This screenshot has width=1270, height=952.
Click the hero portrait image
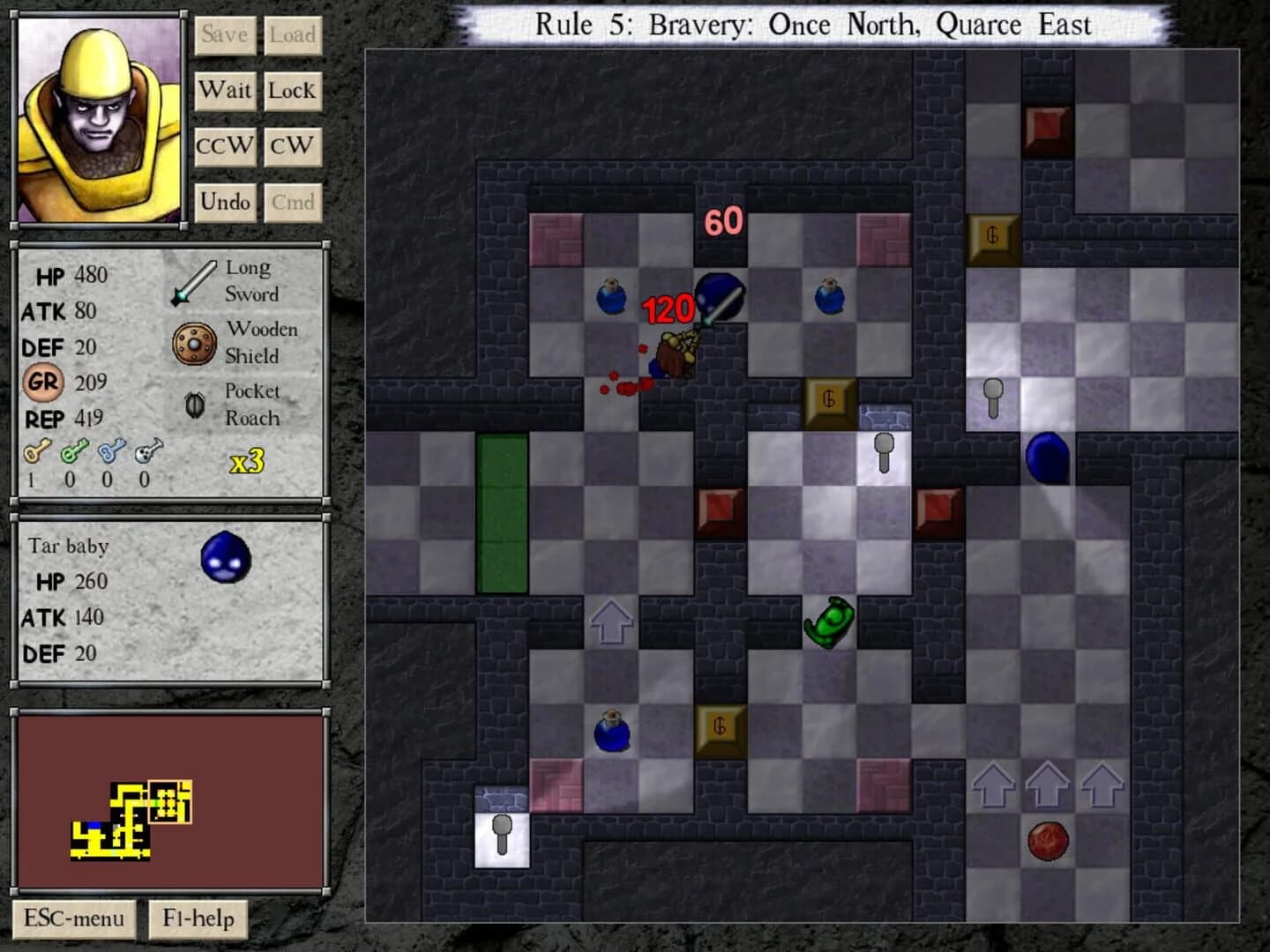click(97, 119)
